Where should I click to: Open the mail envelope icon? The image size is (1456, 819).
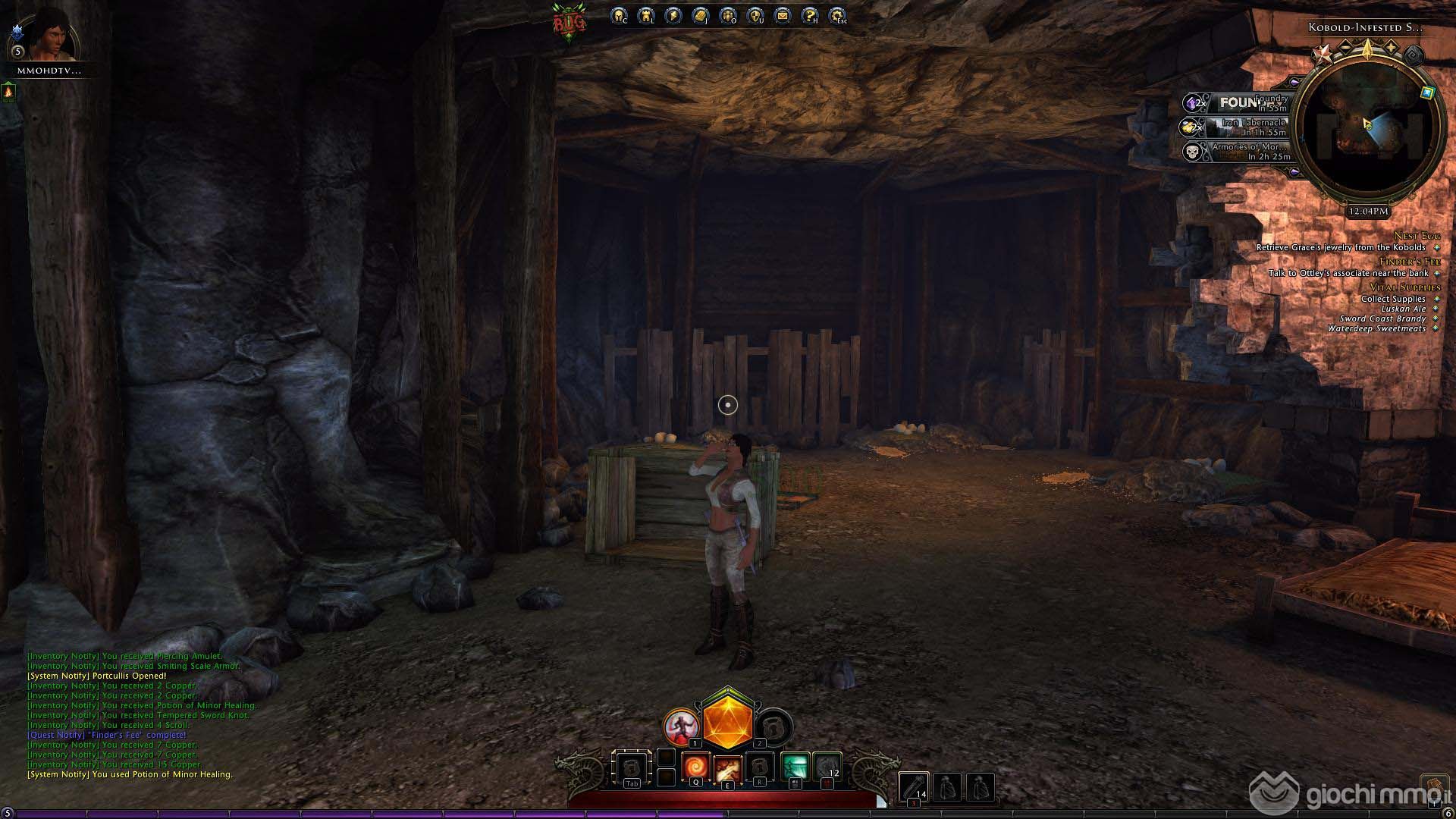[783, 15]
